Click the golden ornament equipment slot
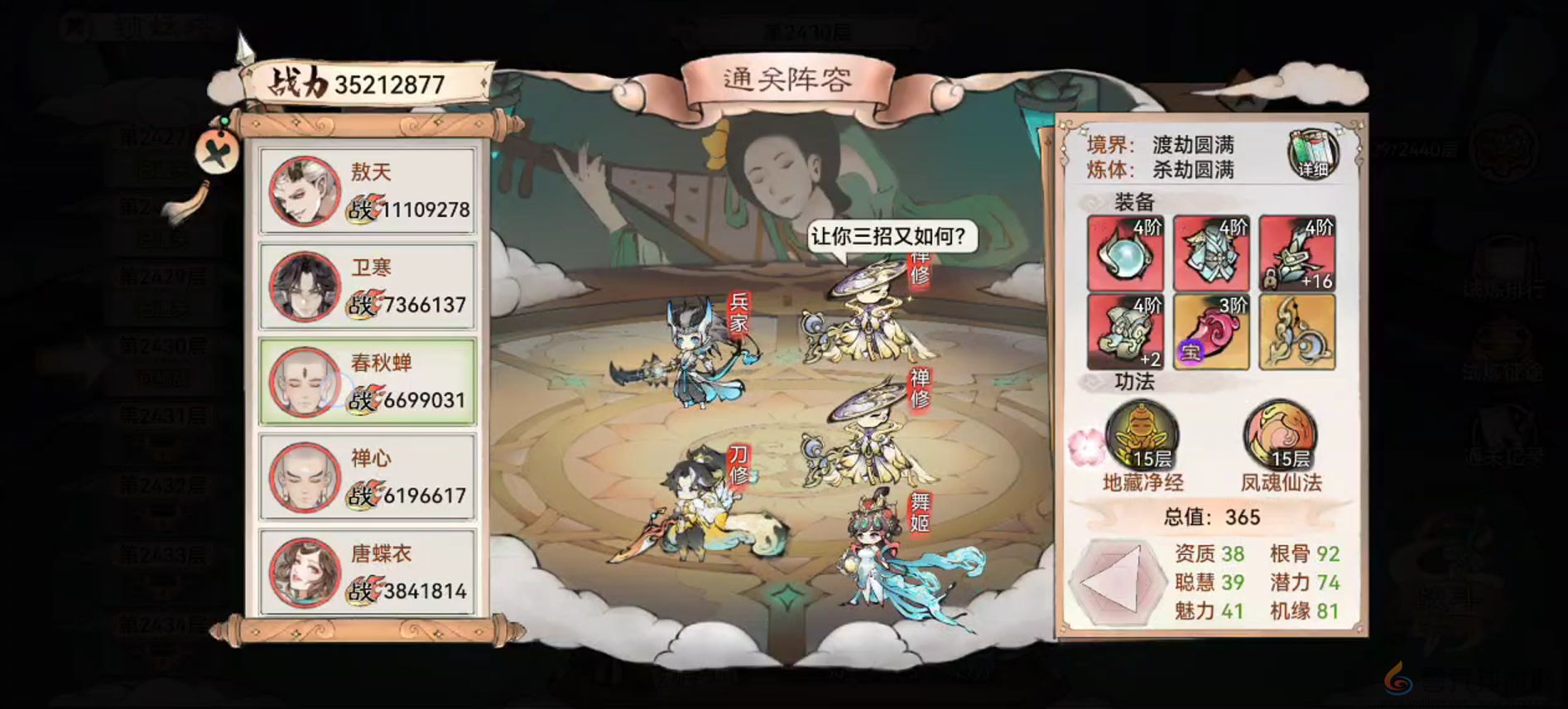Viewport: 1568px width, 709px height. 1296,331
